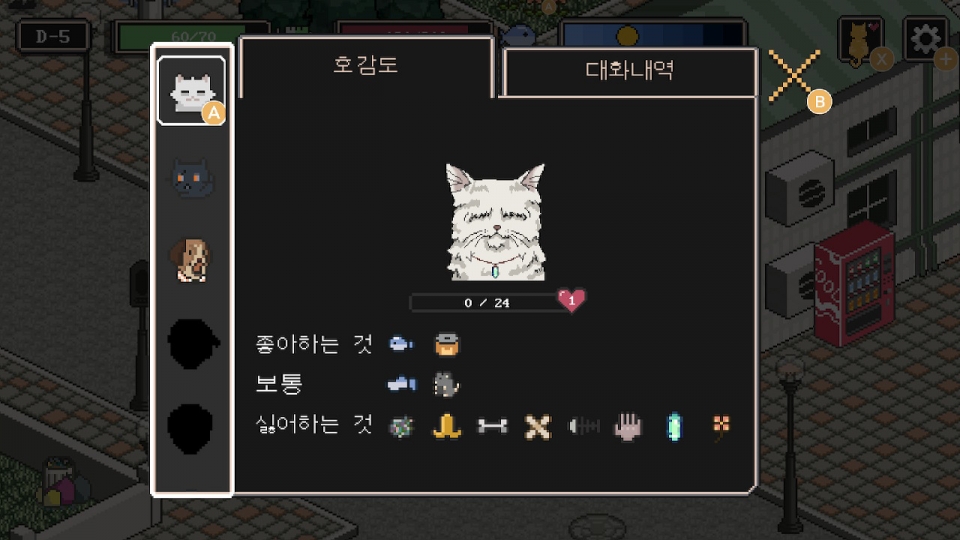Switch to the 호감도 tab

click(366, 67)
